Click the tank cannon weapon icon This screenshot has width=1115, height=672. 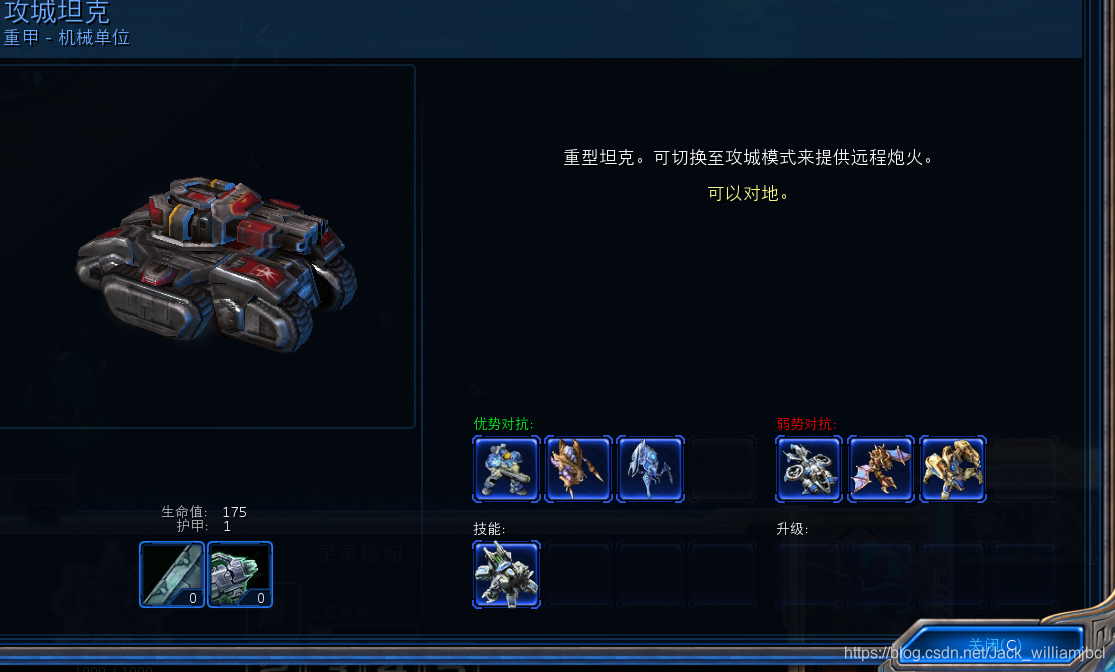click(172, 574)
